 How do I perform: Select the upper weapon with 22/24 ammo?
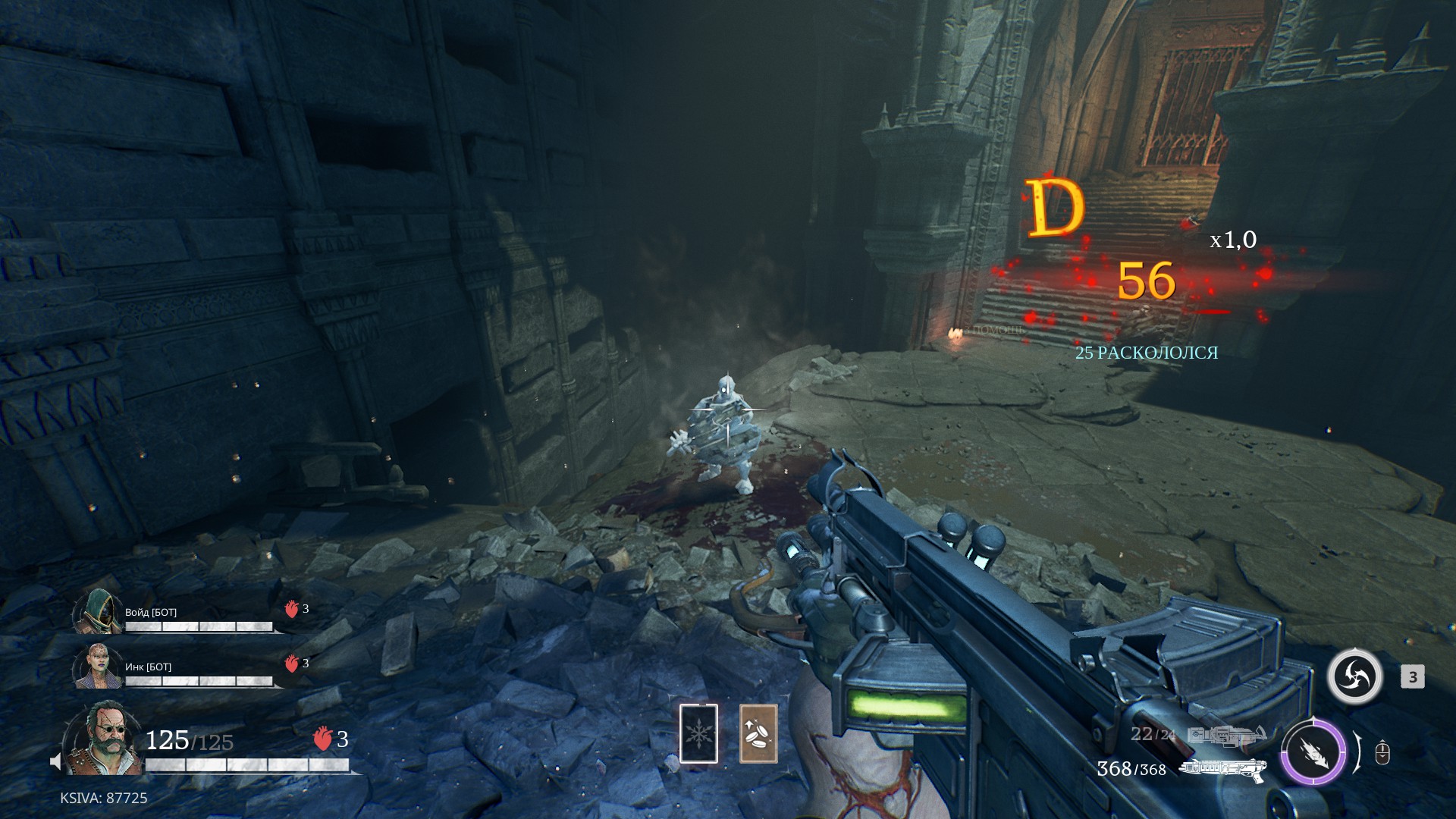[1226, 735]
